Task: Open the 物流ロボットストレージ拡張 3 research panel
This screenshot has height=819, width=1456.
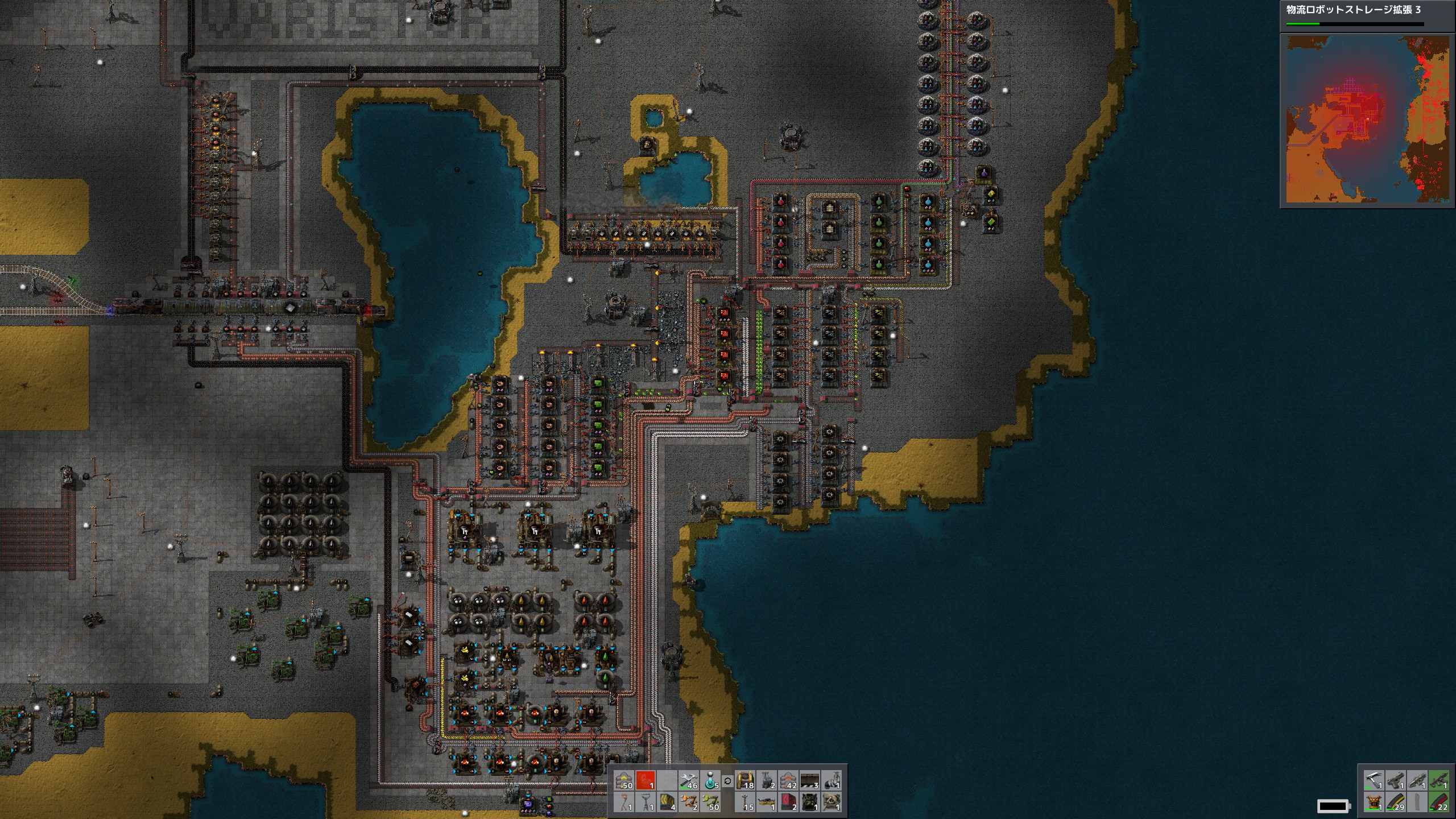Action: [x=1354, y=10]
